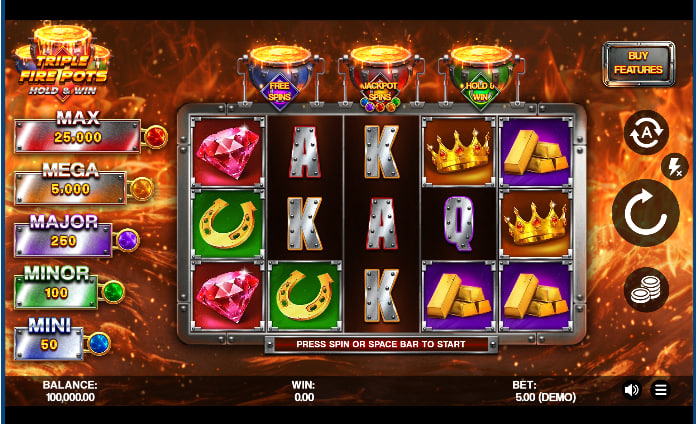Screen dimensions: 696x424
Task: Toggle the lightning bolt turbo spin
Action: coord(674,166)
